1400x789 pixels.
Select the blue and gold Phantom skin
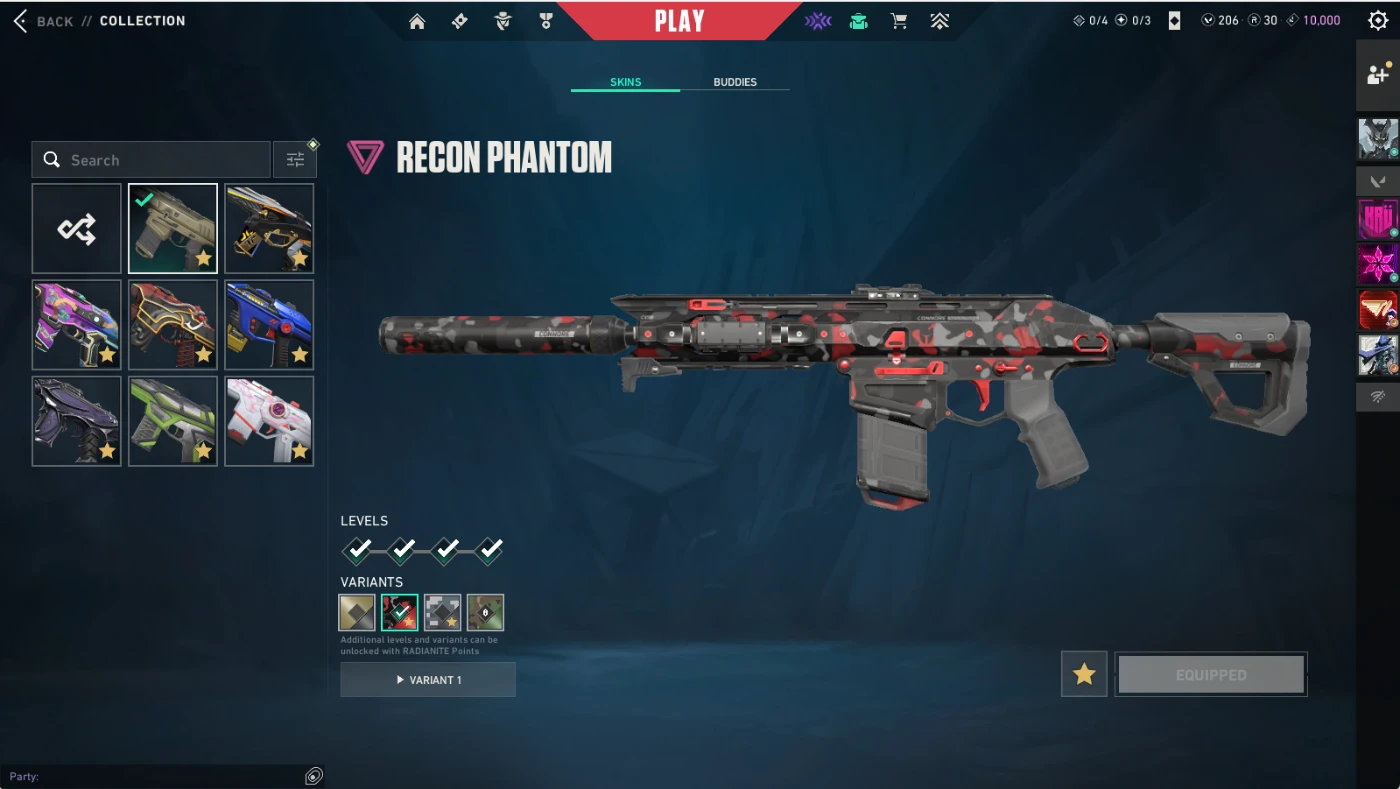269,325
